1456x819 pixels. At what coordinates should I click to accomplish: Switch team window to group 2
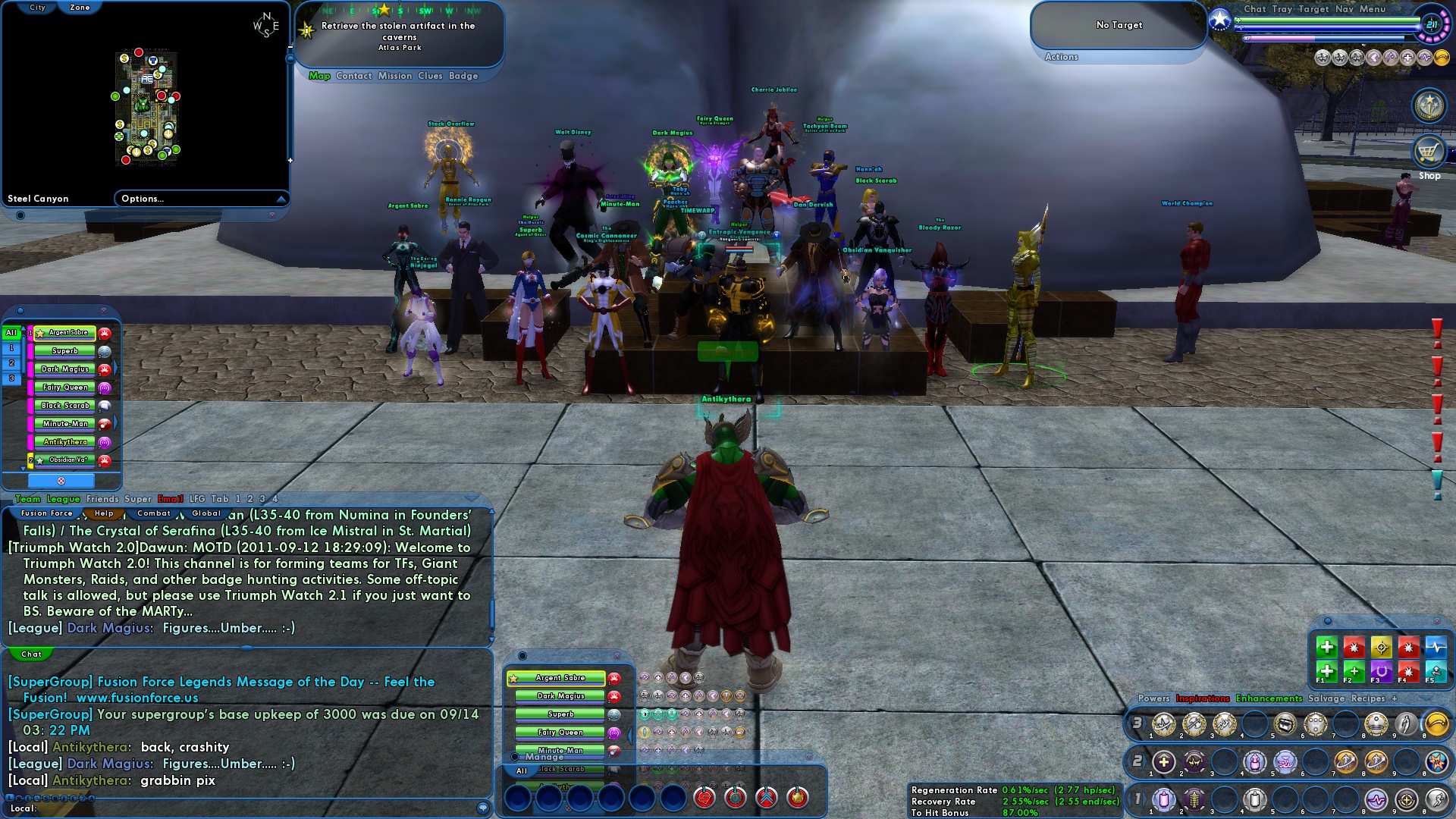[11, 362]
